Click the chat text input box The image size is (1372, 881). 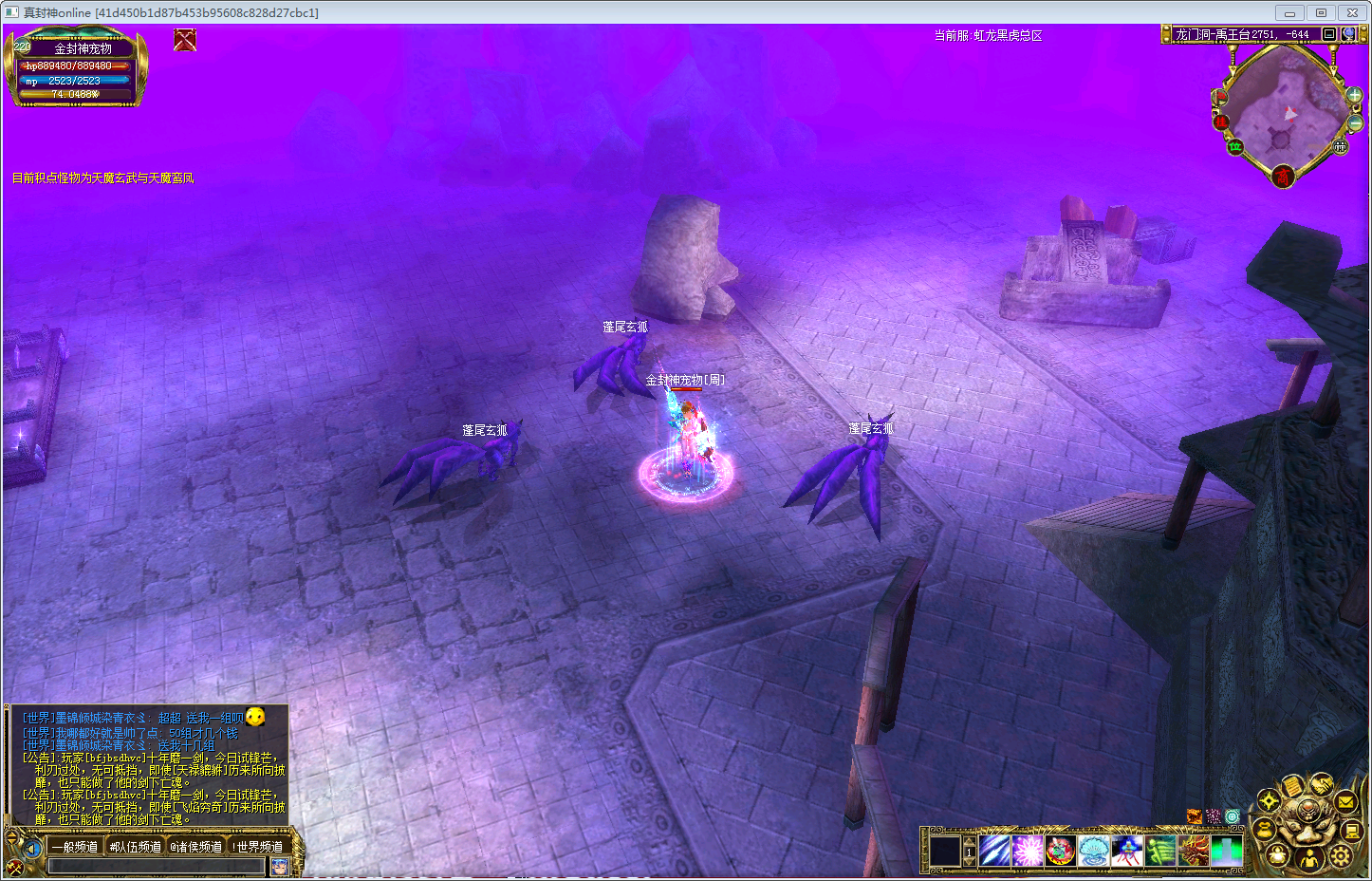click(156, 866)
